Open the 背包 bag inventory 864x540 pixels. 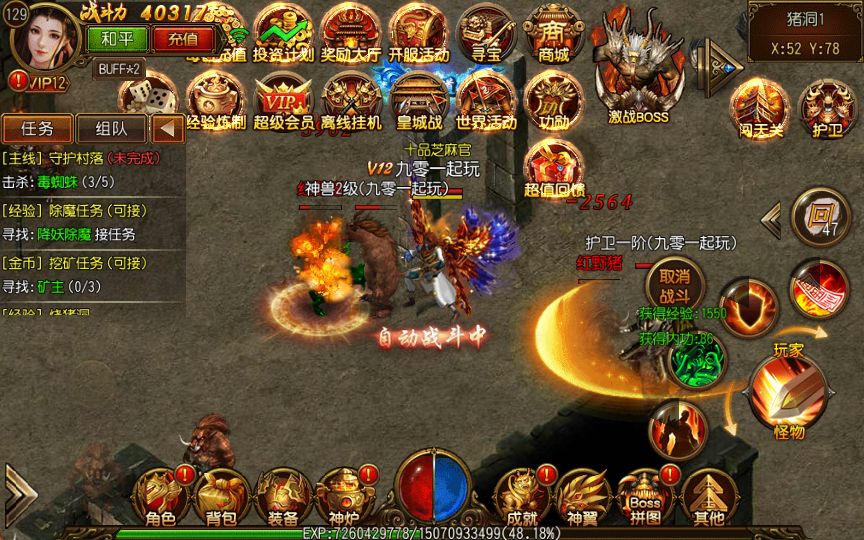click(x=220, y=496)
